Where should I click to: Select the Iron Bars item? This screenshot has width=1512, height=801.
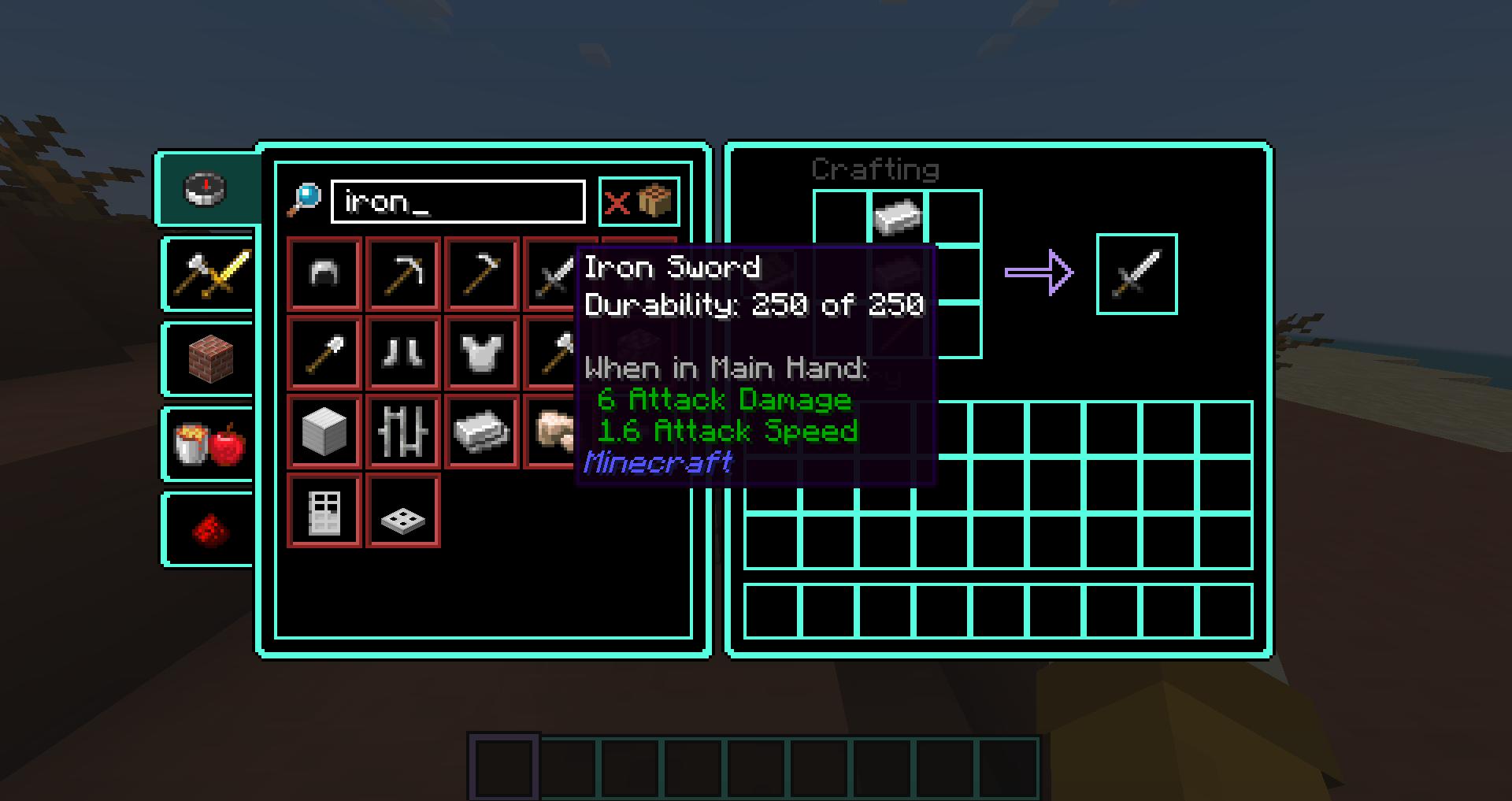click(402, 431)
